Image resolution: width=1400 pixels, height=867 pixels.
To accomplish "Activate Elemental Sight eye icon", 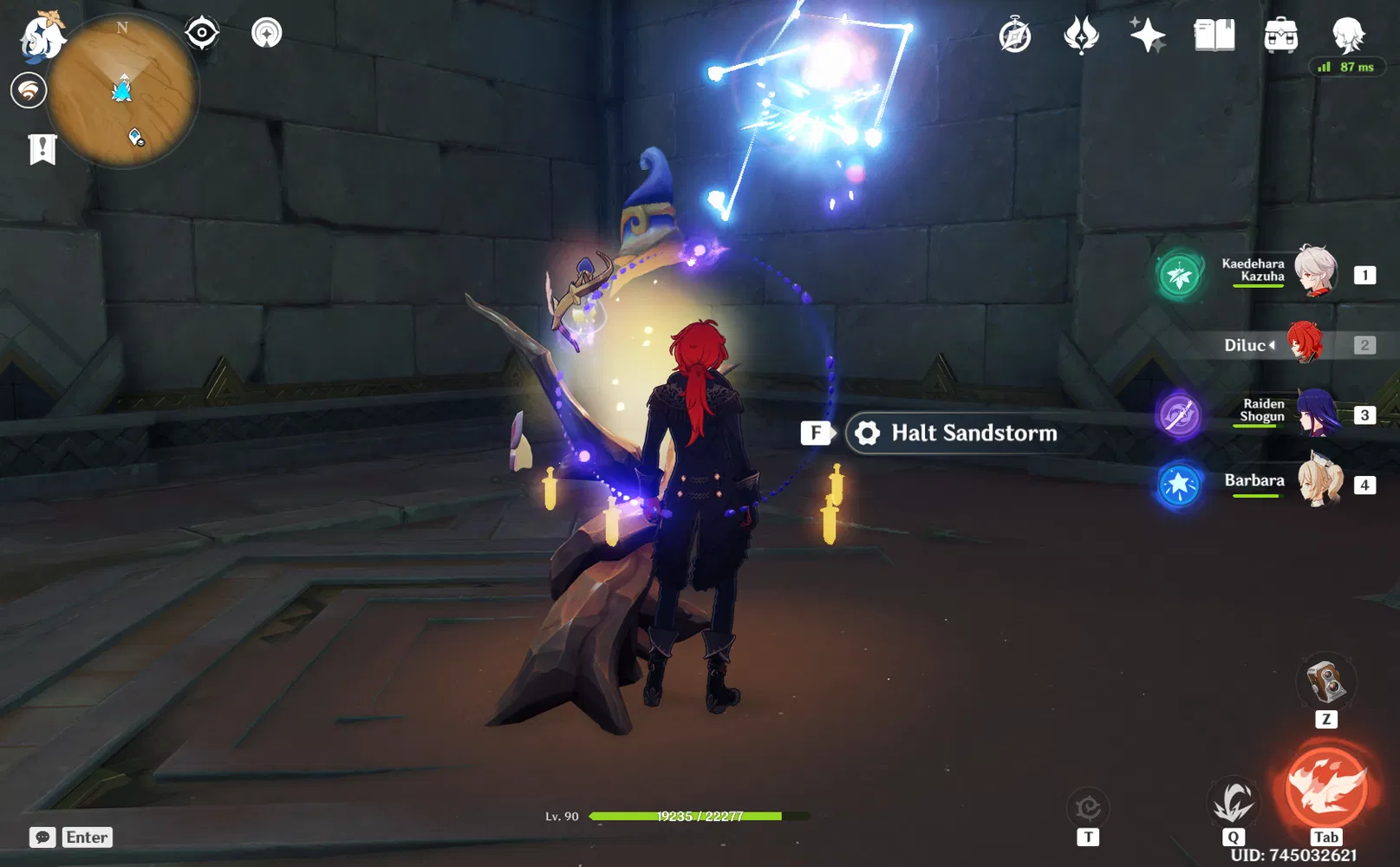I will pyautogui.click(x=203, y=33).
